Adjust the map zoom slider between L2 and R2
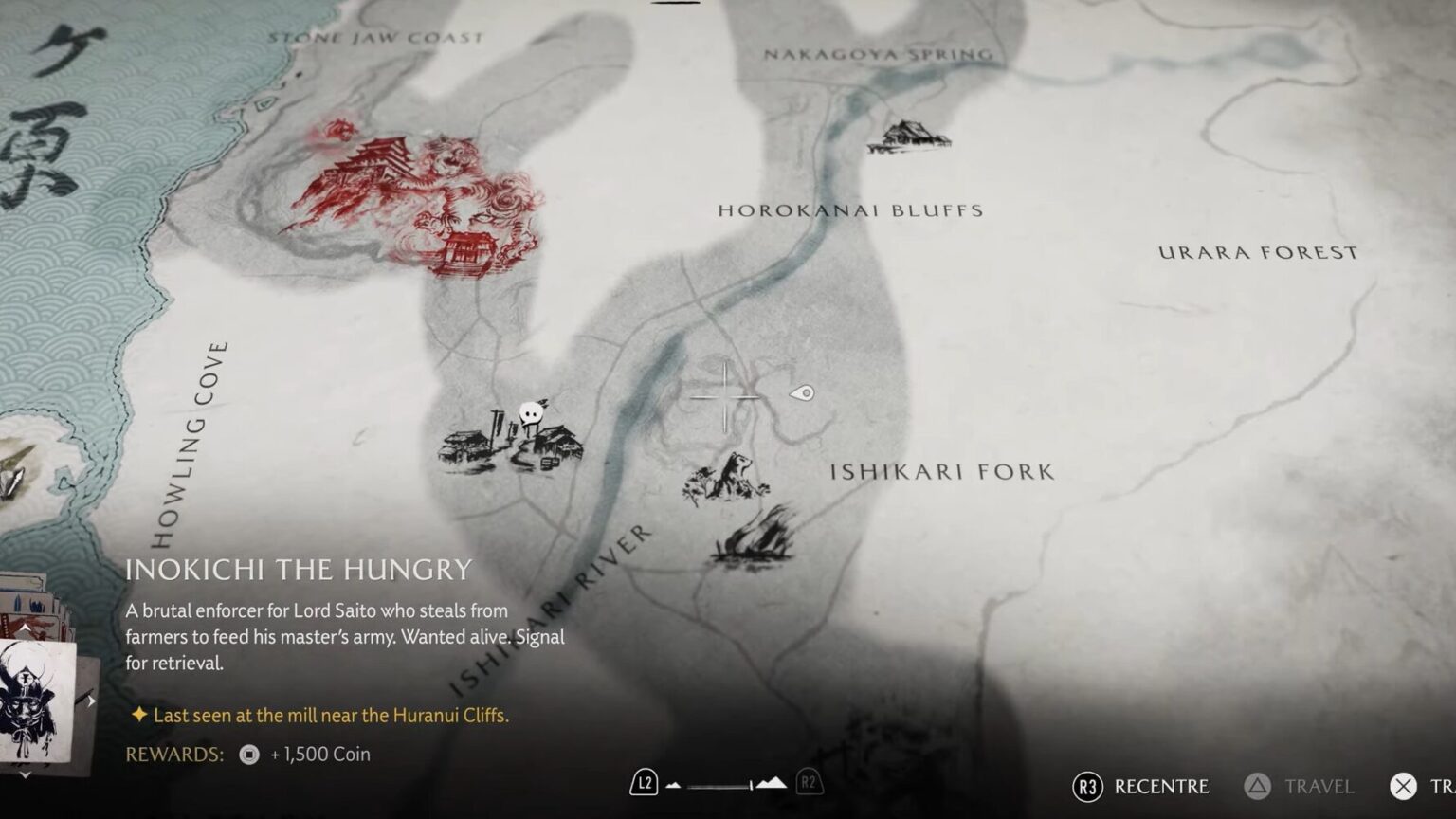1456x819 pixels. (719, 785)
